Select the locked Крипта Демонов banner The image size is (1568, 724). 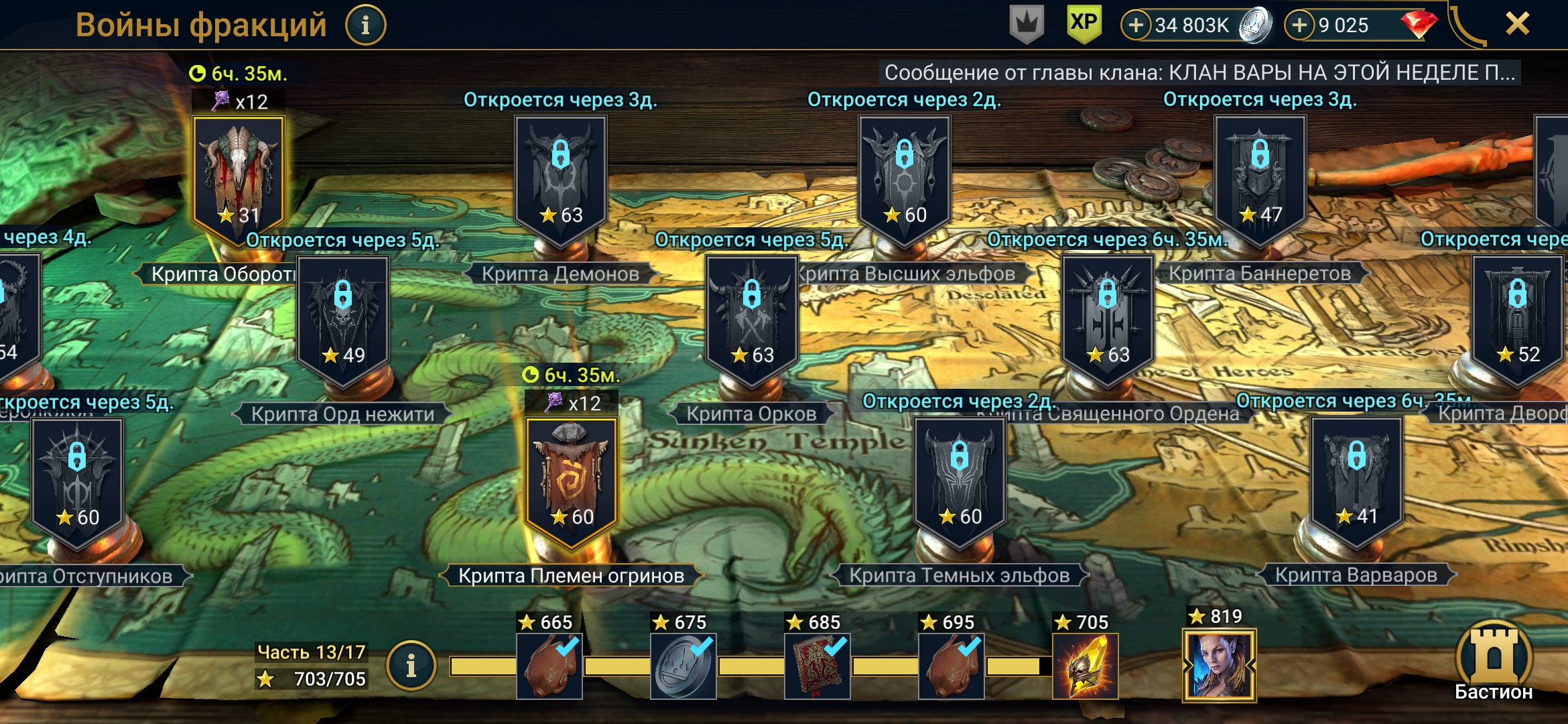(561, 176)
